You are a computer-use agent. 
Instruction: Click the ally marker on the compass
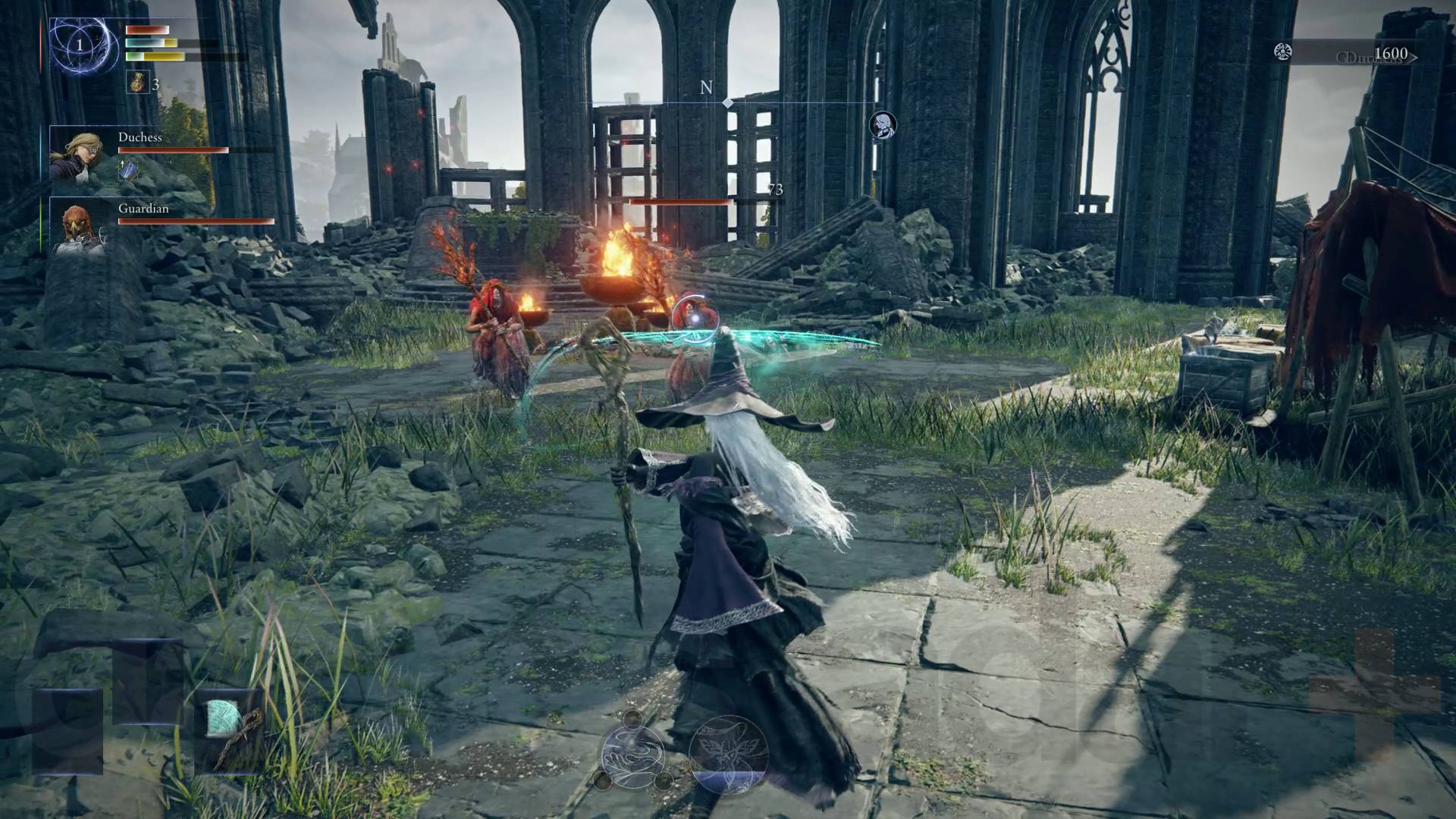point(882,125)
